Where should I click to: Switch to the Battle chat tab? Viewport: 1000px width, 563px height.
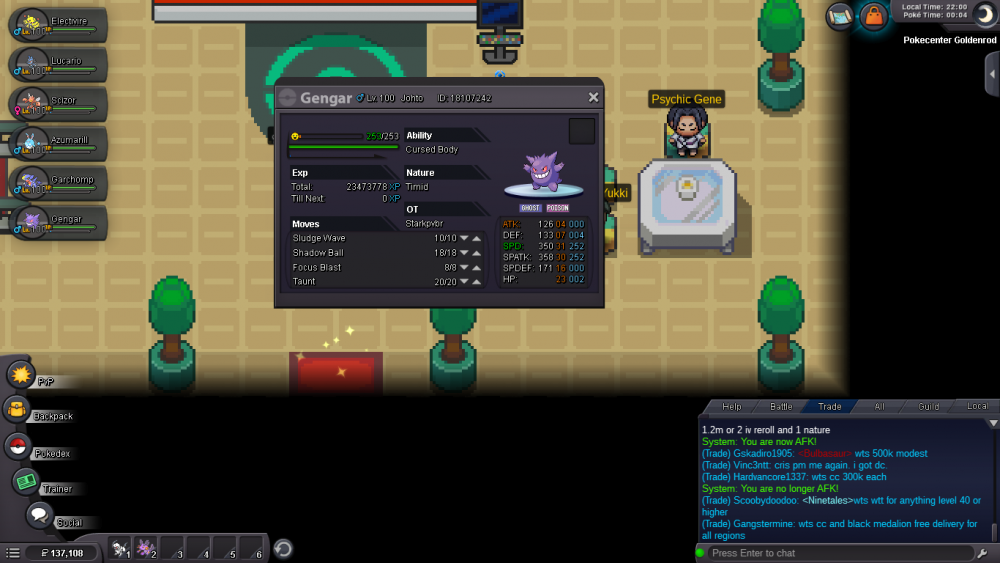(781, 407)
